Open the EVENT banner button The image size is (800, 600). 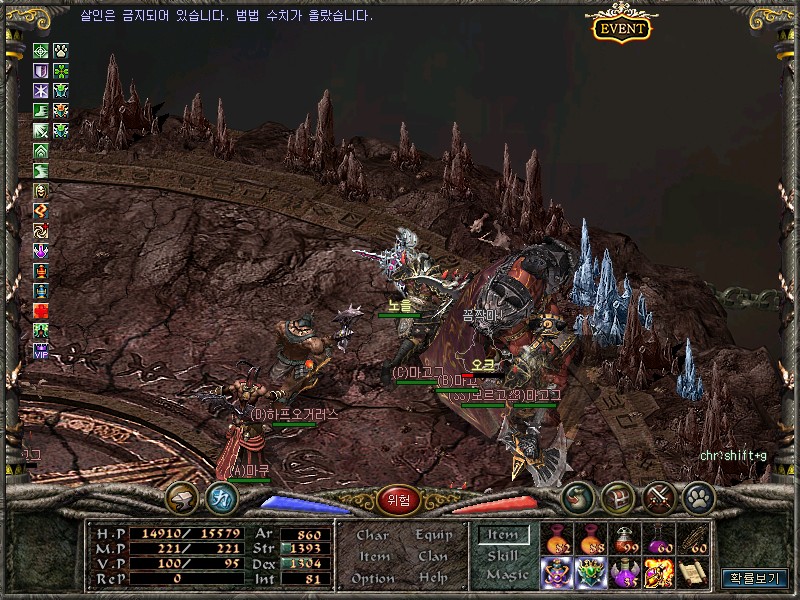622,27
